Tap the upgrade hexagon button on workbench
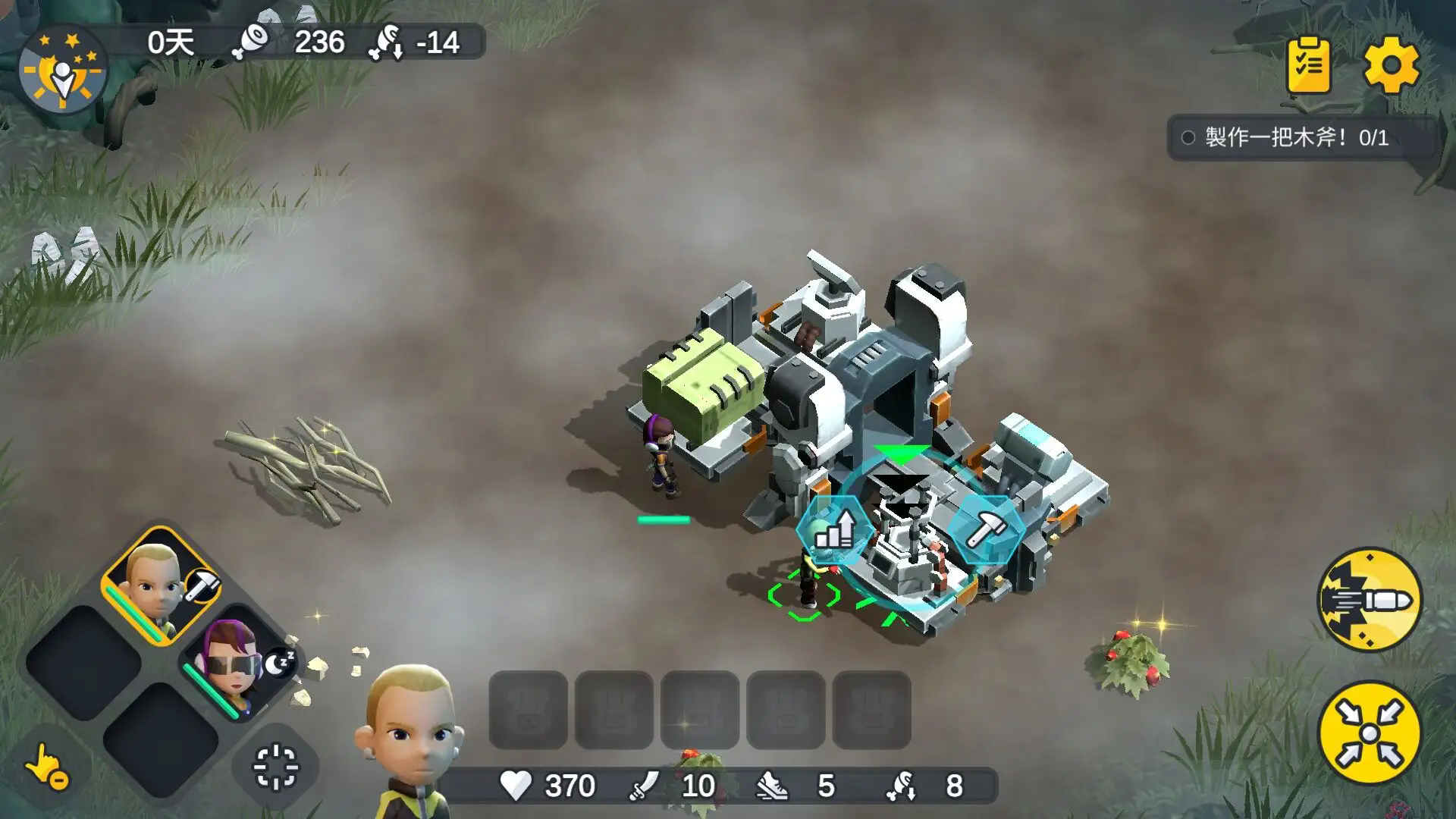 tap(834, 530)
